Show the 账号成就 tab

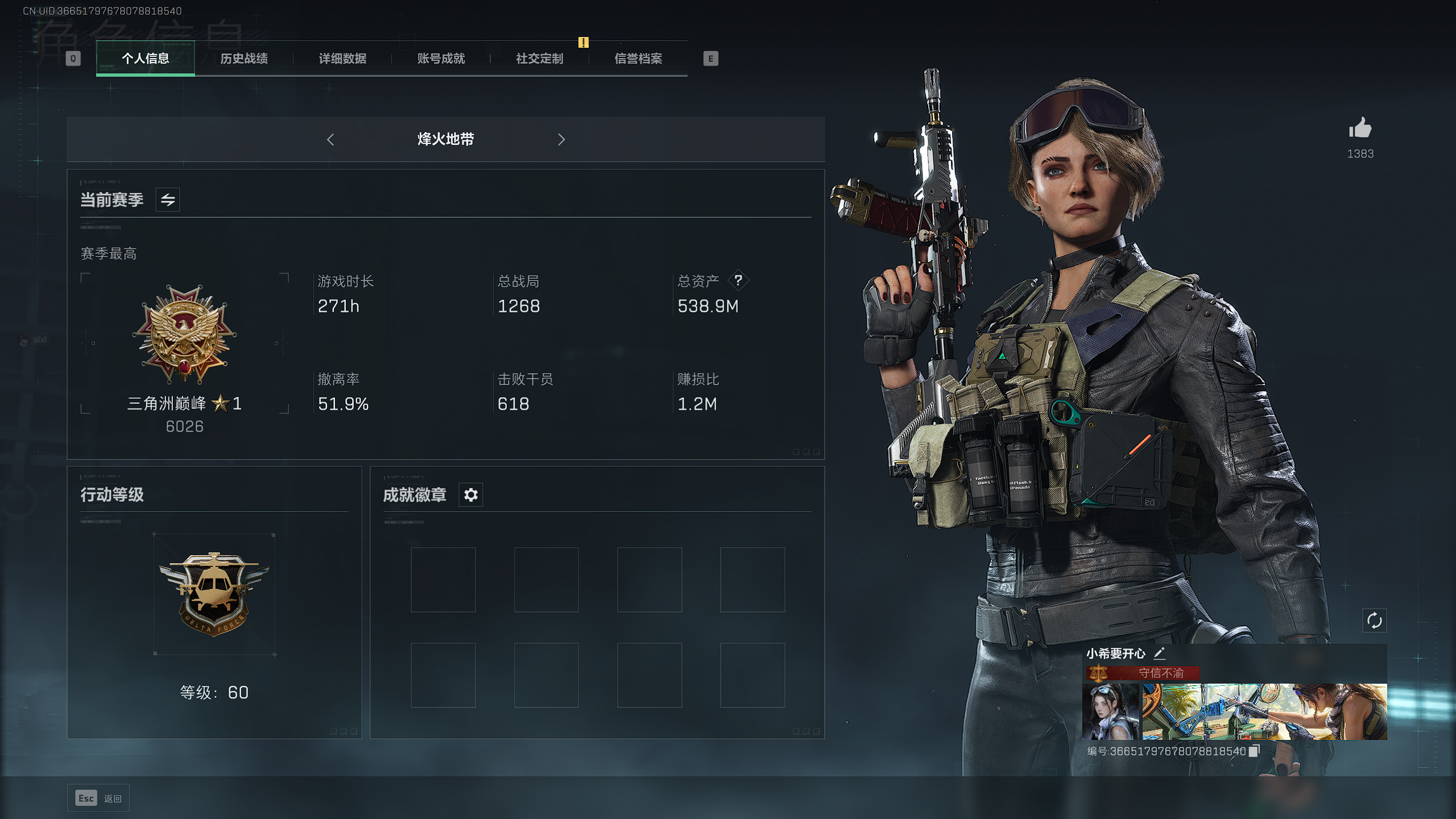(441, 59)
